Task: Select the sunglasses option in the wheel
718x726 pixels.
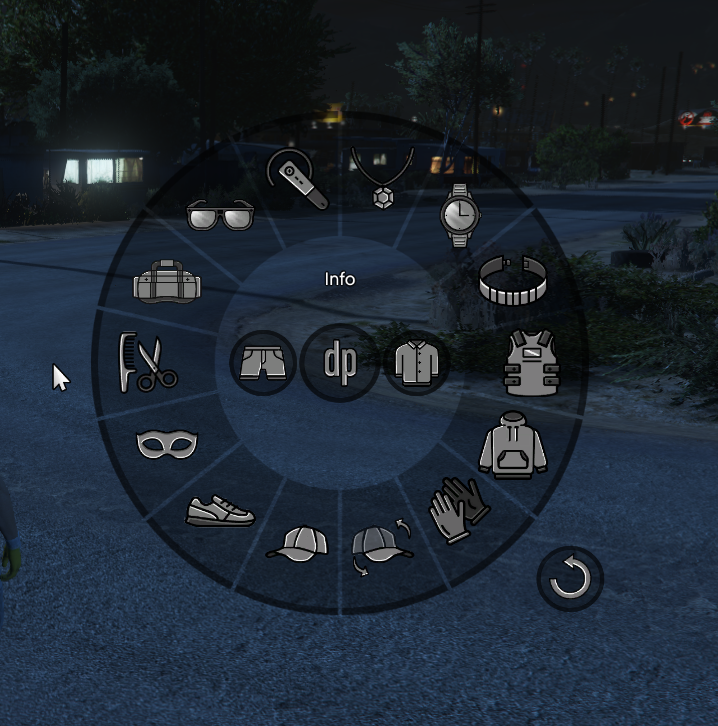Action: point(221,214)
